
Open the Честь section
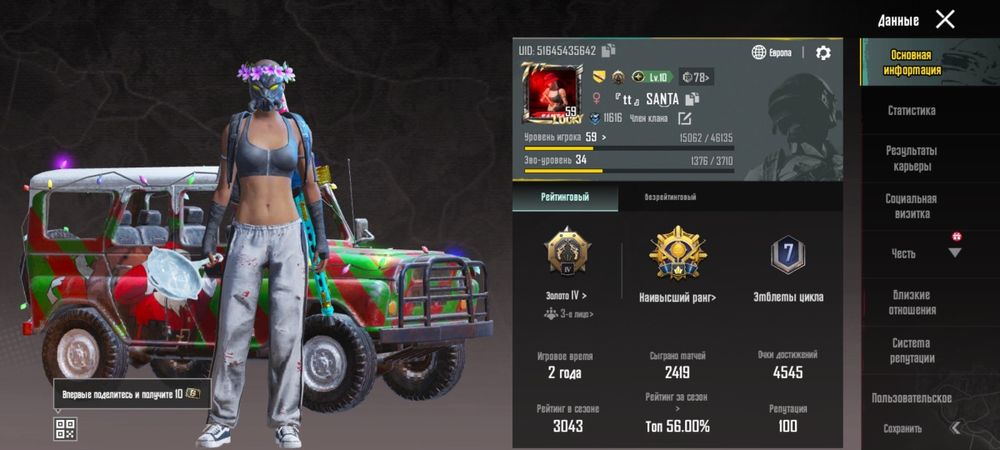(904, 254)
